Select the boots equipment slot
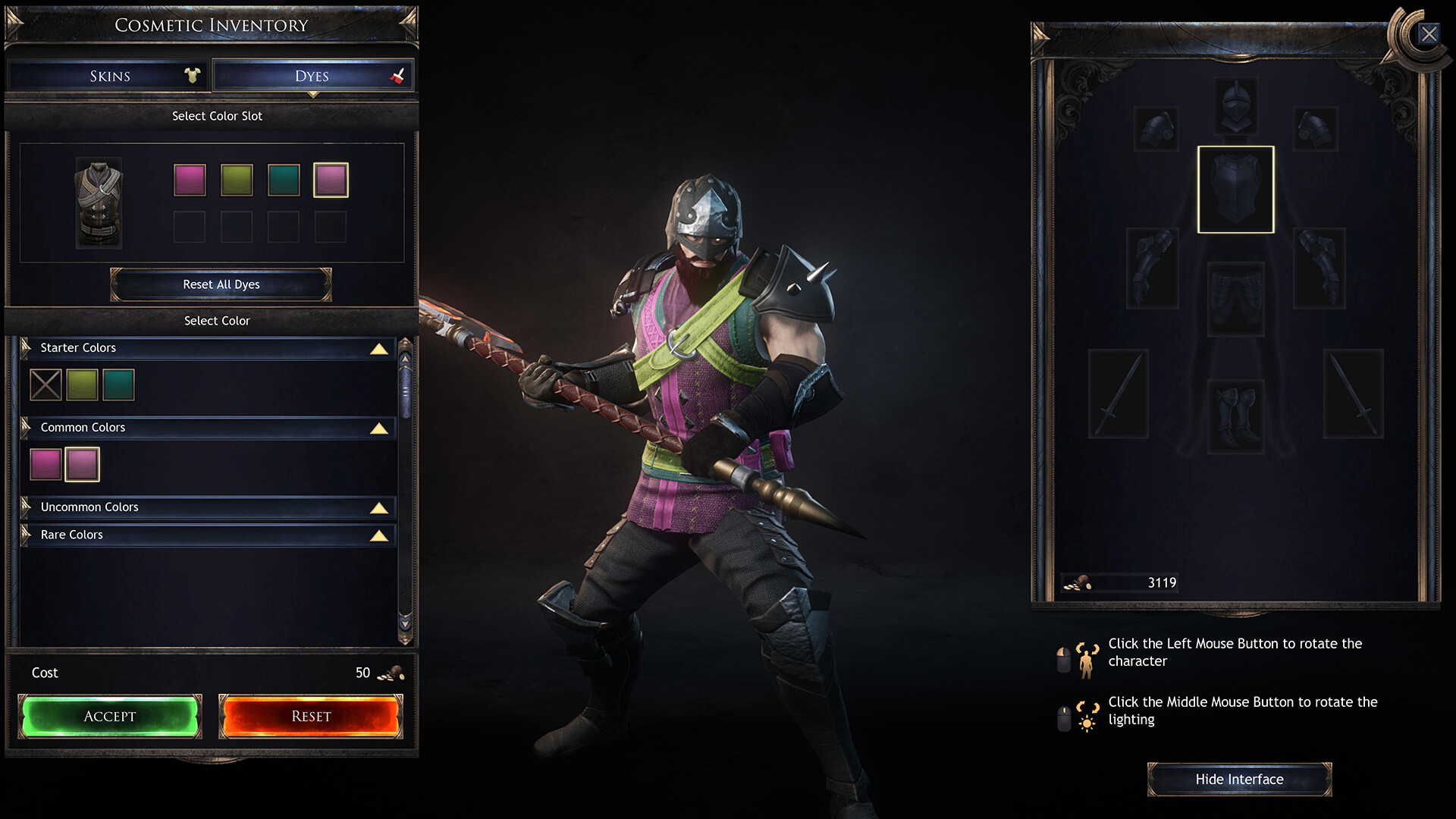The image size is (1456, 819). coord(1235,416)
